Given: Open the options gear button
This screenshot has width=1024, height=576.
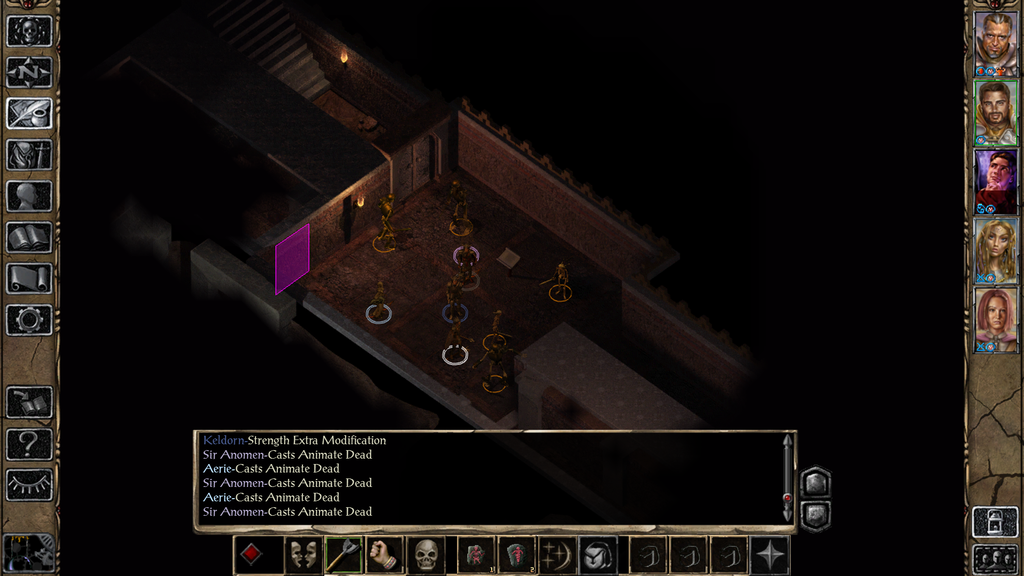Looking at the screenshot, I should click(29, 320).
